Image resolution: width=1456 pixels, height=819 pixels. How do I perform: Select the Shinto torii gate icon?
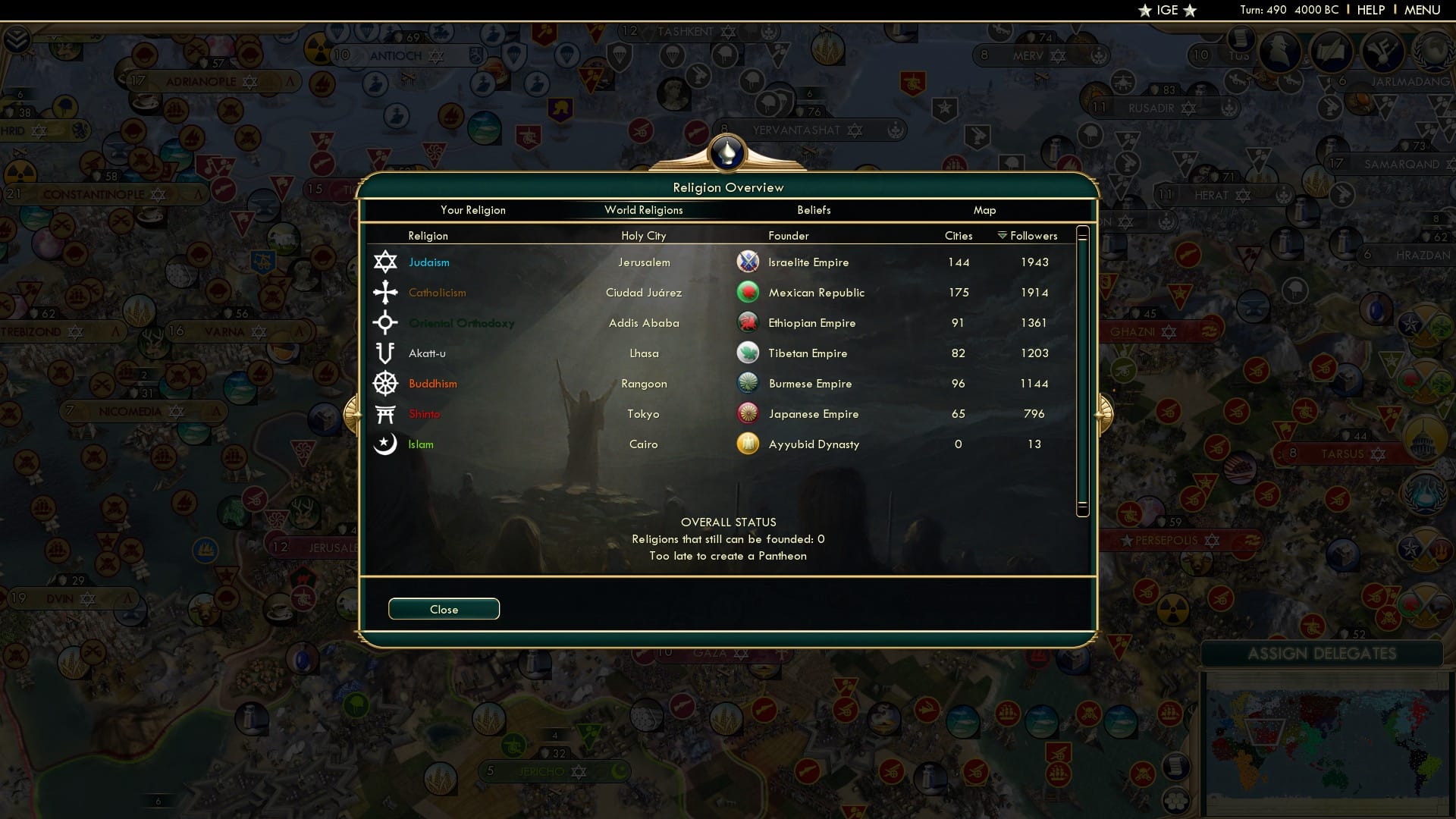coord(386,413)
